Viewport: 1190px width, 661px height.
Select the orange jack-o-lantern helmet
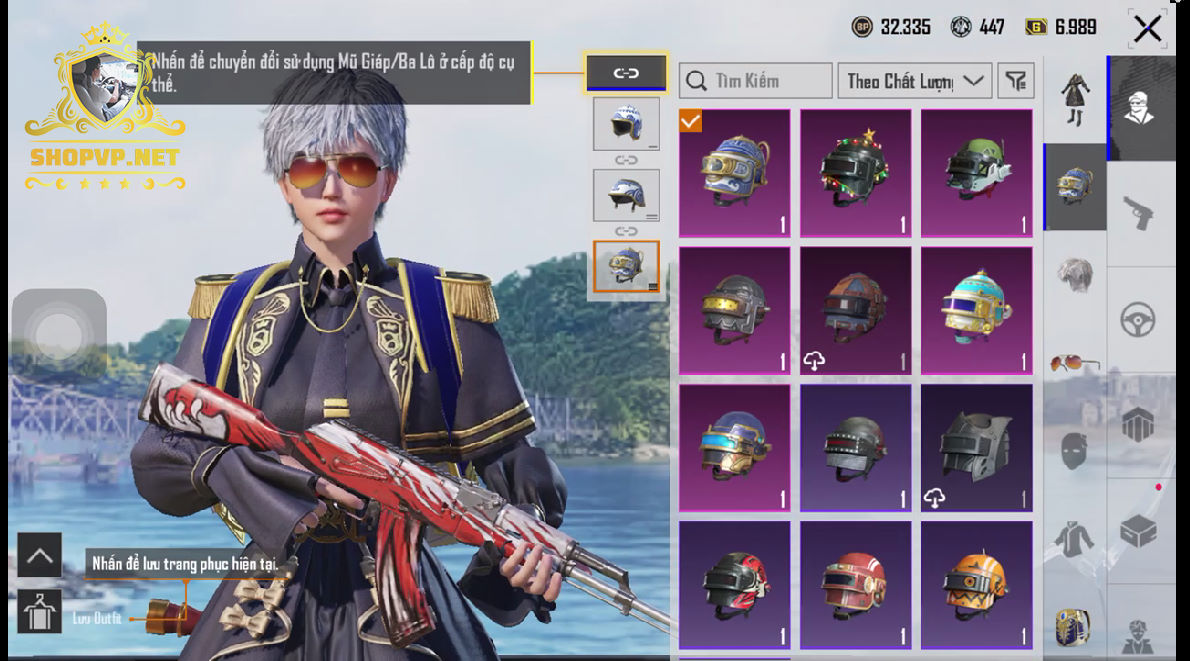point(976,583)
